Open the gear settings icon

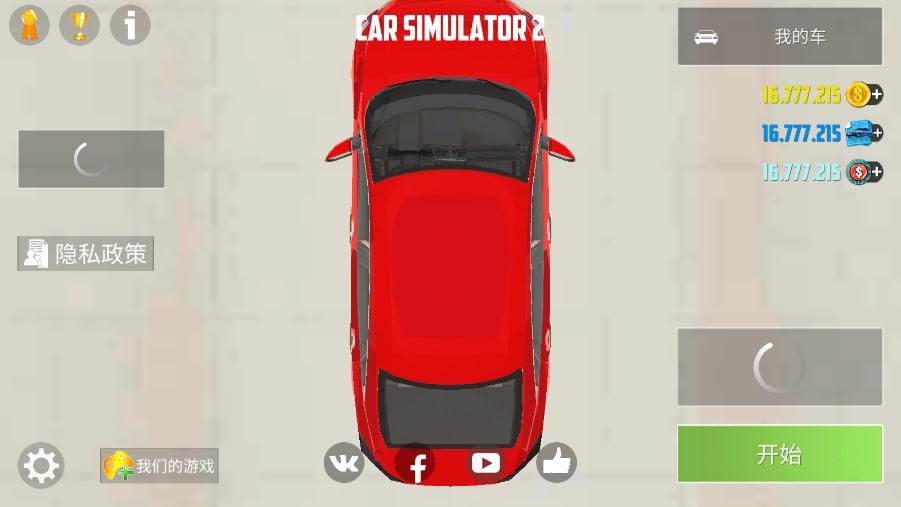[x=41, y=466]
